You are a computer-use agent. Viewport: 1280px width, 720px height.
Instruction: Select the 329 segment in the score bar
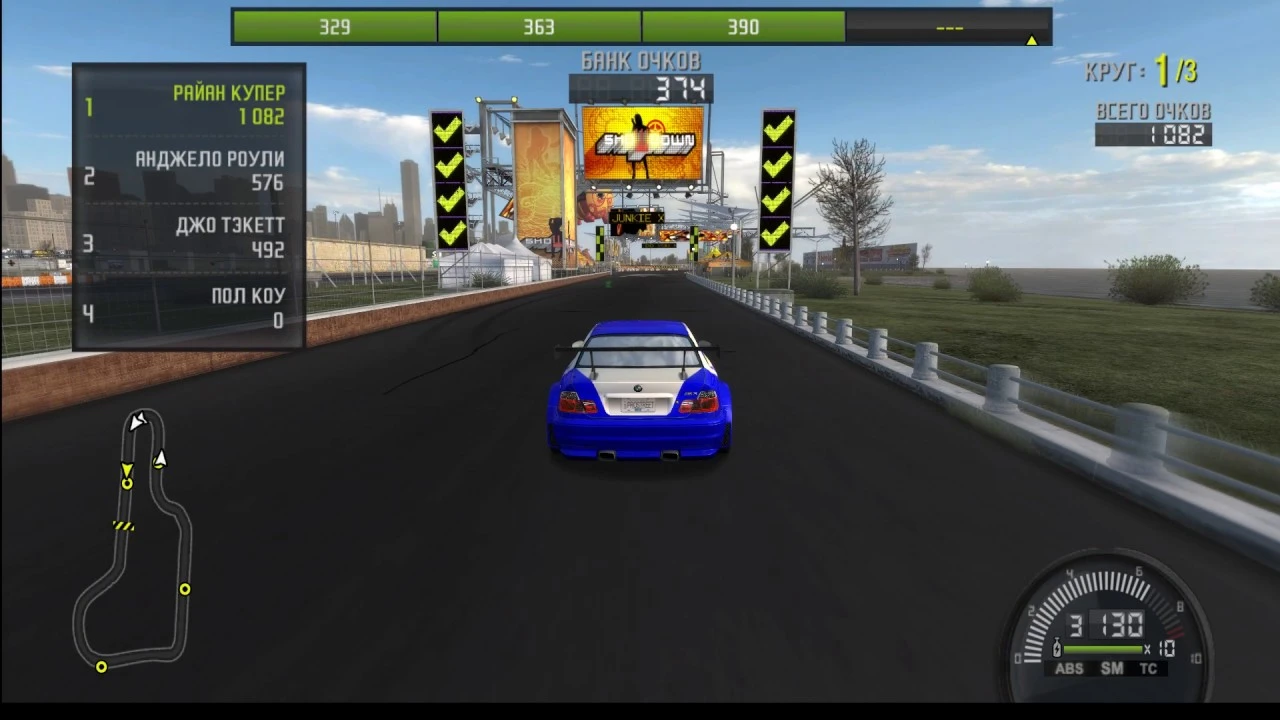pyautogui.click(x=333, y=27)
